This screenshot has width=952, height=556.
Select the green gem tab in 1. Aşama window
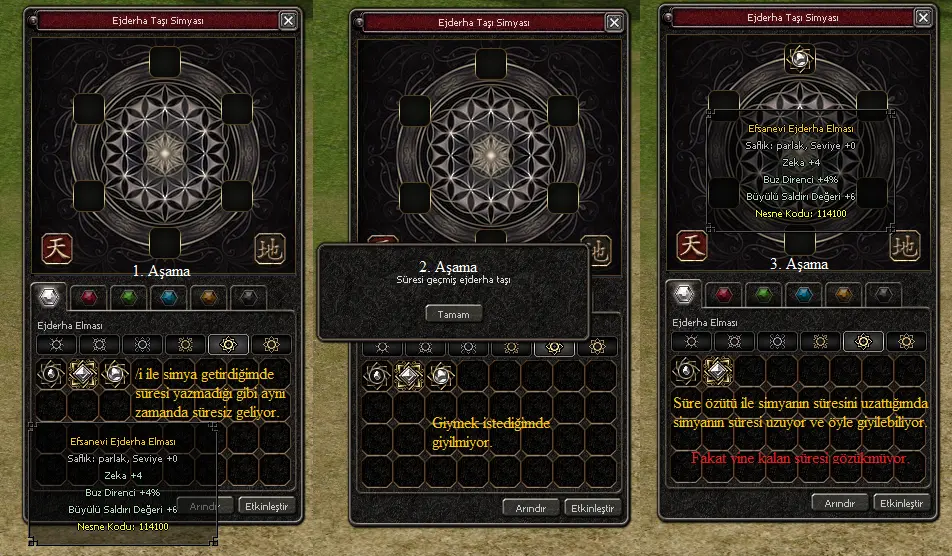point(126,297)
